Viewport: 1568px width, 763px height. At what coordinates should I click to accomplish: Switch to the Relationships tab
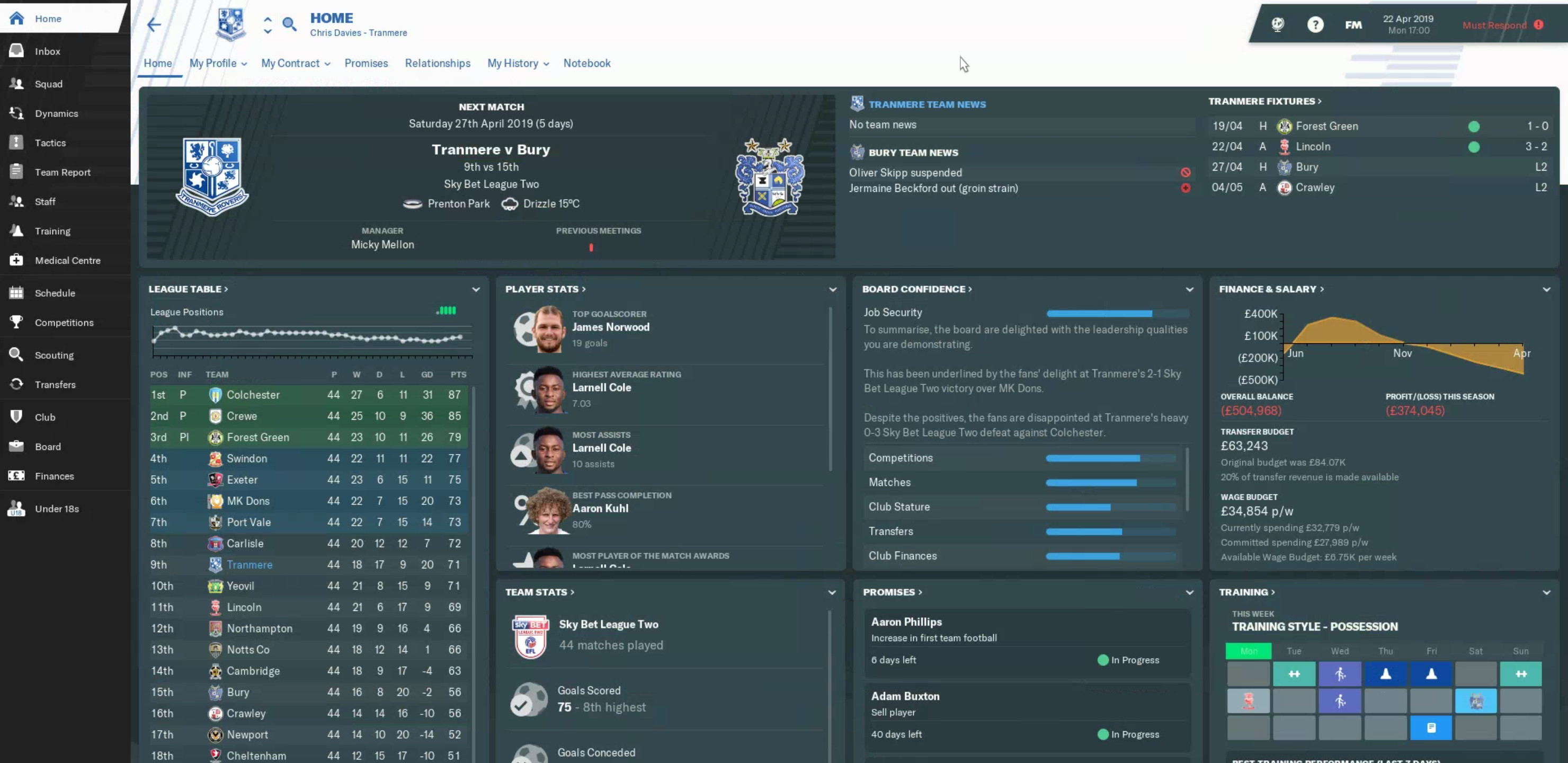point(437,64)
